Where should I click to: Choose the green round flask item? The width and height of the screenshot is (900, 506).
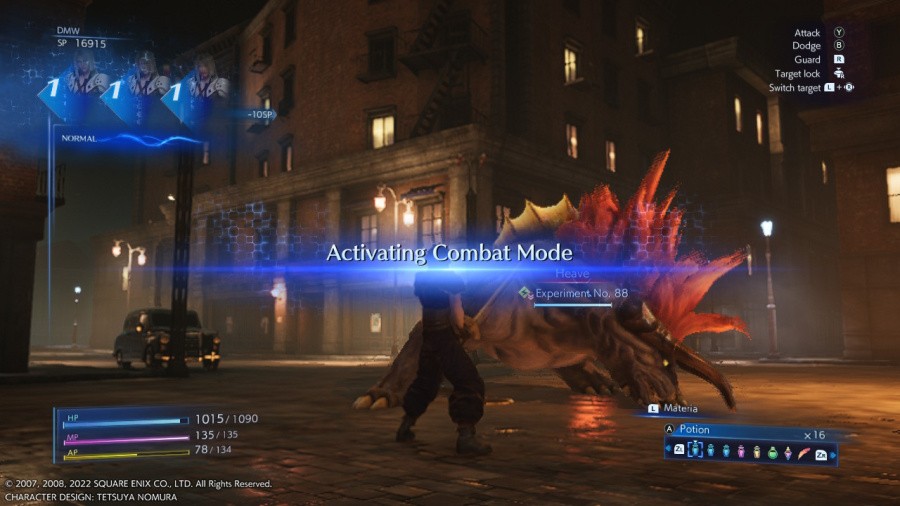click(x=773, y=452)
